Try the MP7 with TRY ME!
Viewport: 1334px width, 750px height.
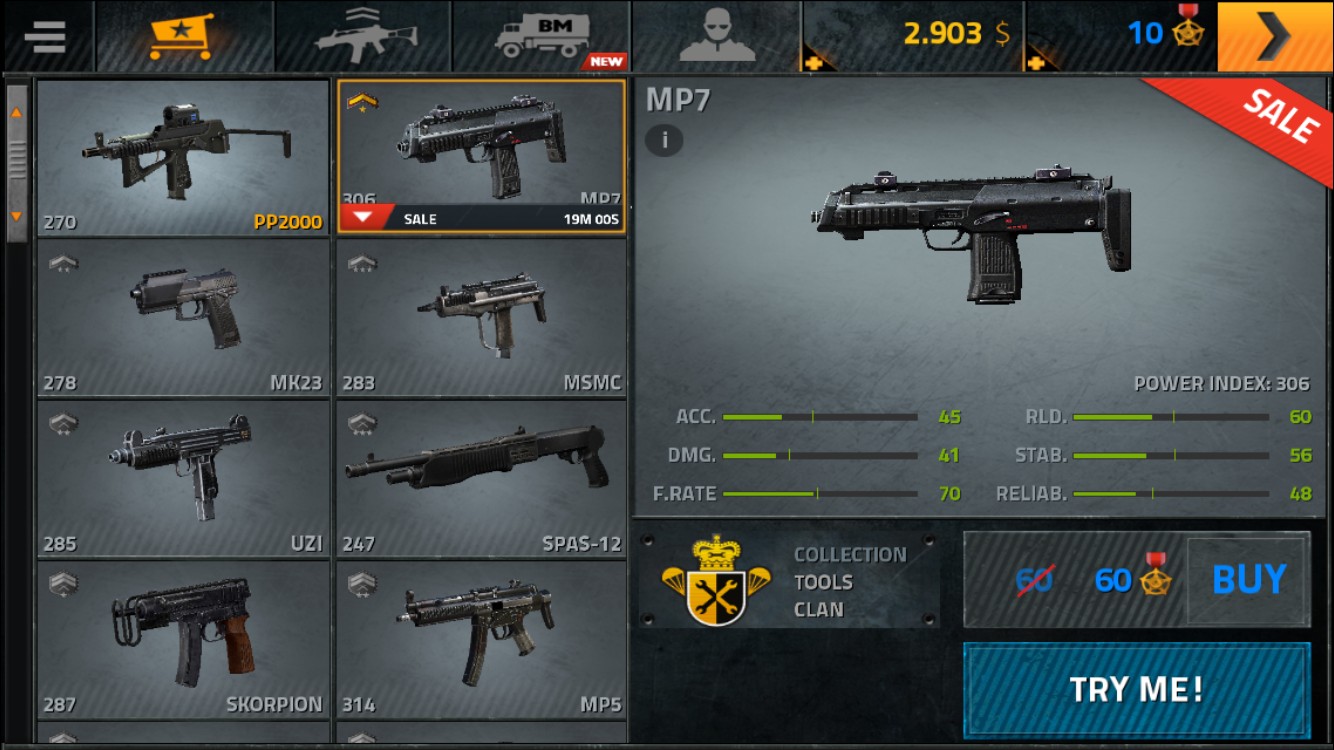coord(1136,689)
